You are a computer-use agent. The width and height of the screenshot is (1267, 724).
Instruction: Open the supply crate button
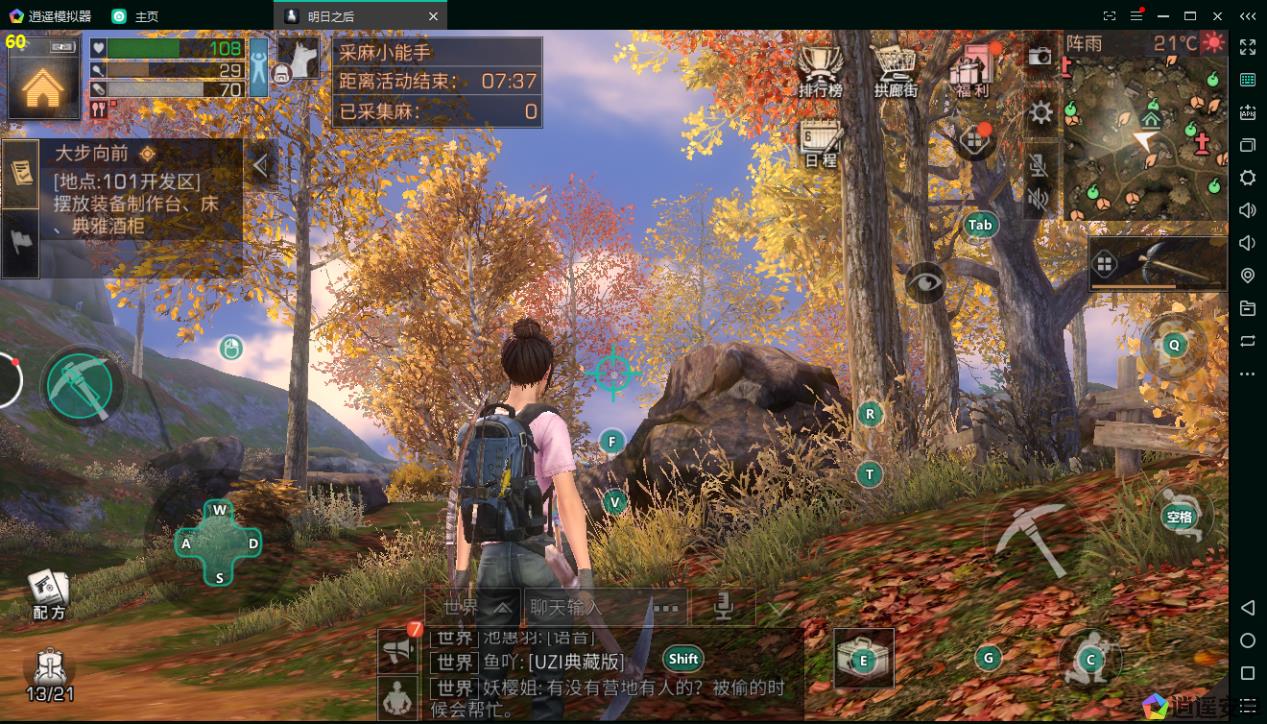click(x=863, y=658)
